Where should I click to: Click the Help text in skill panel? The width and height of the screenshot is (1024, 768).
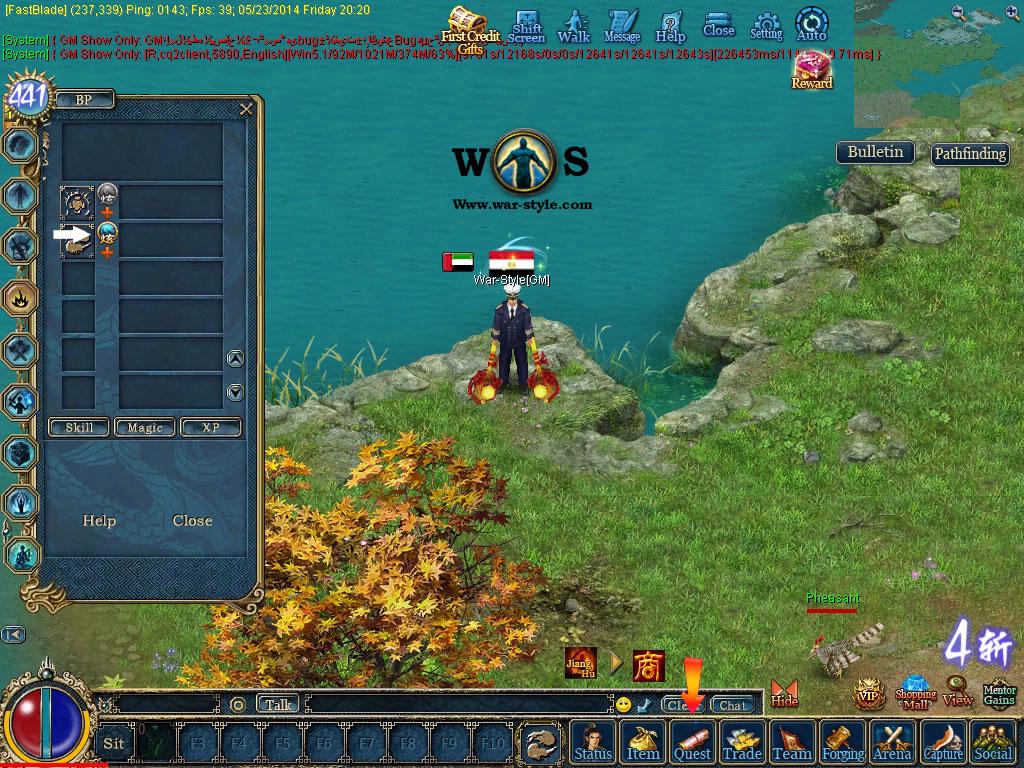99,521
